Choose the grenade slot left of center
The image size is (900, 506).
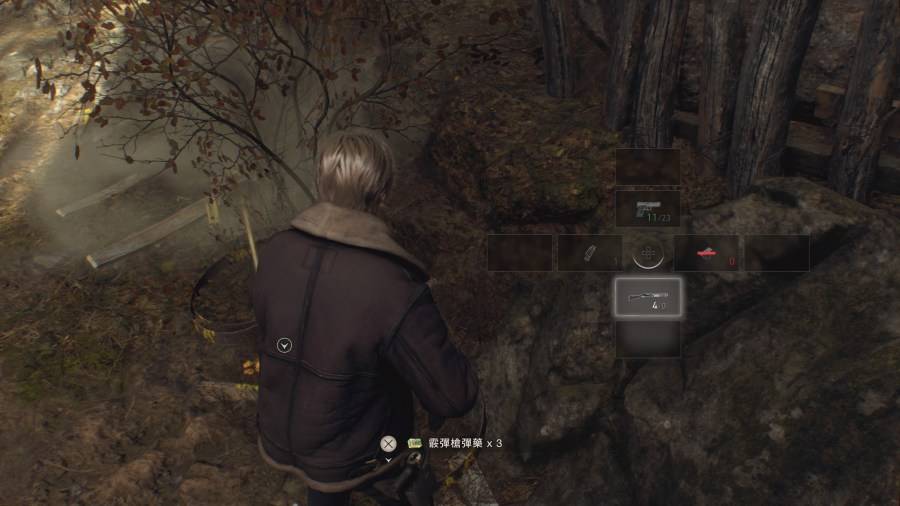[x=589, y=253]
